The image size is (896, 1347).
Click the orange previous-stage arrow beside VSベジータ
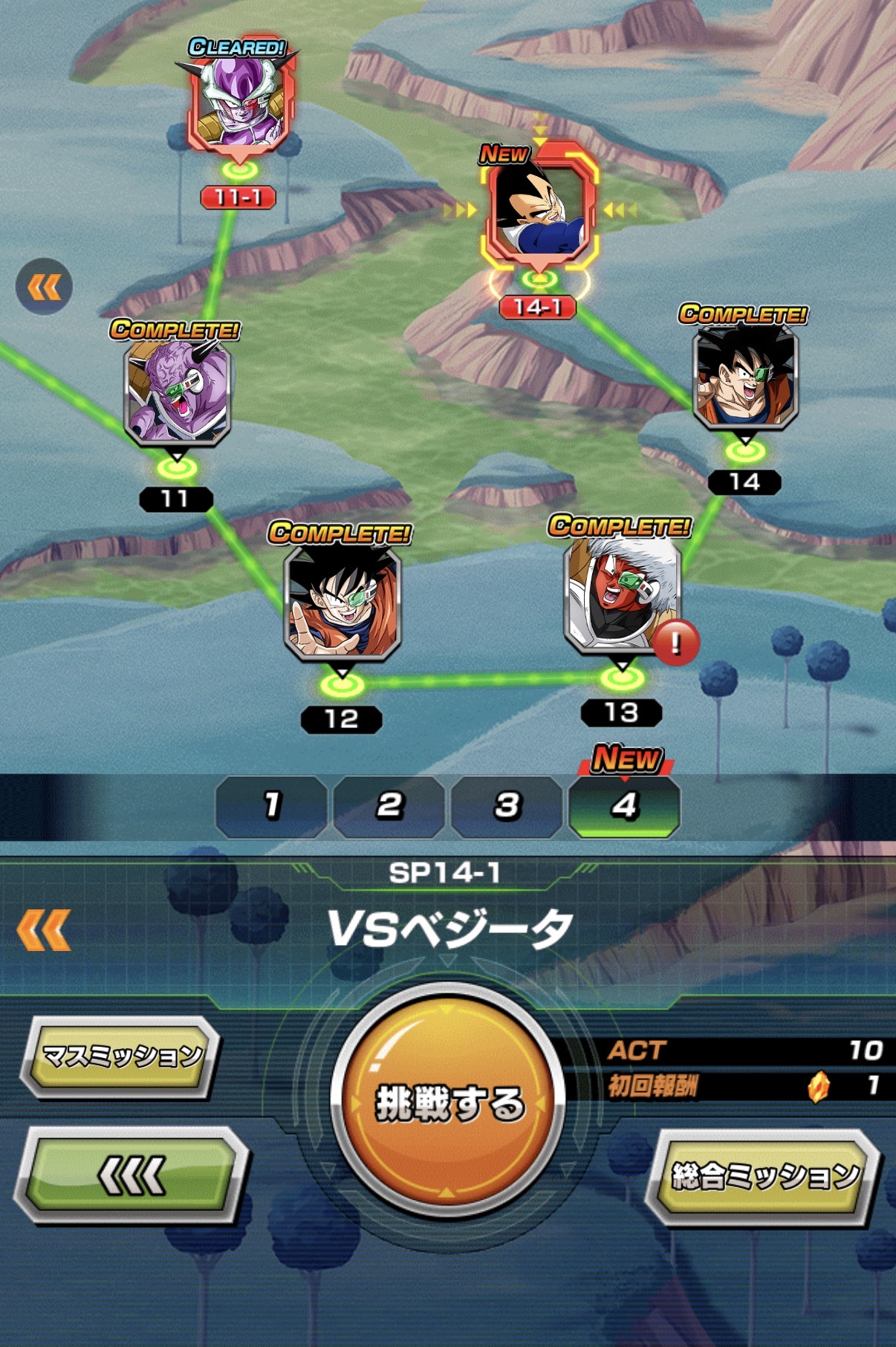pos(44,929)
